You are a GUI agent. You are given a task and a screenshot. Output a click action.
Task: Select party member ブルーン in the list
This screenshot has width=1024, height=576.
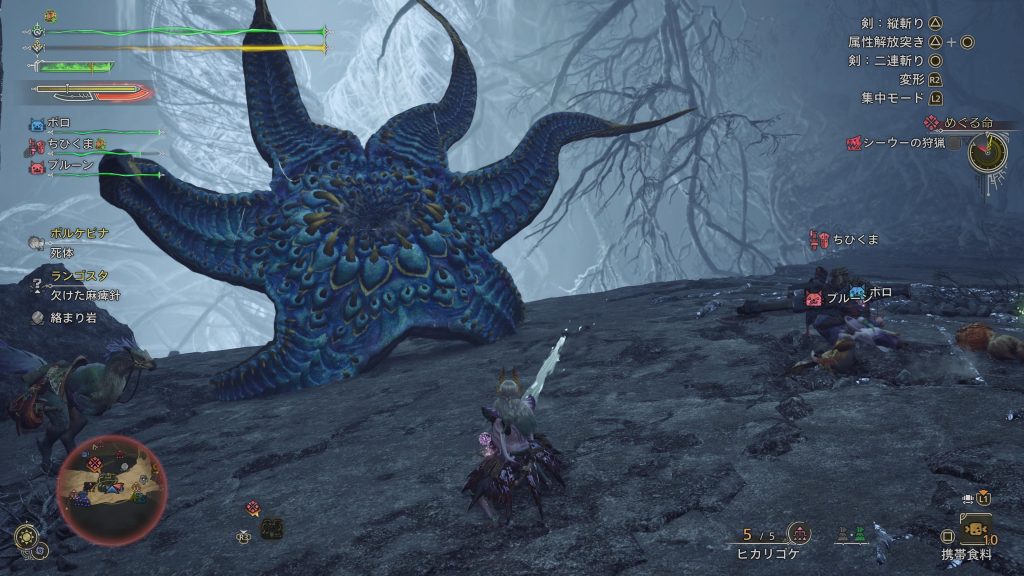pos(70,166)
